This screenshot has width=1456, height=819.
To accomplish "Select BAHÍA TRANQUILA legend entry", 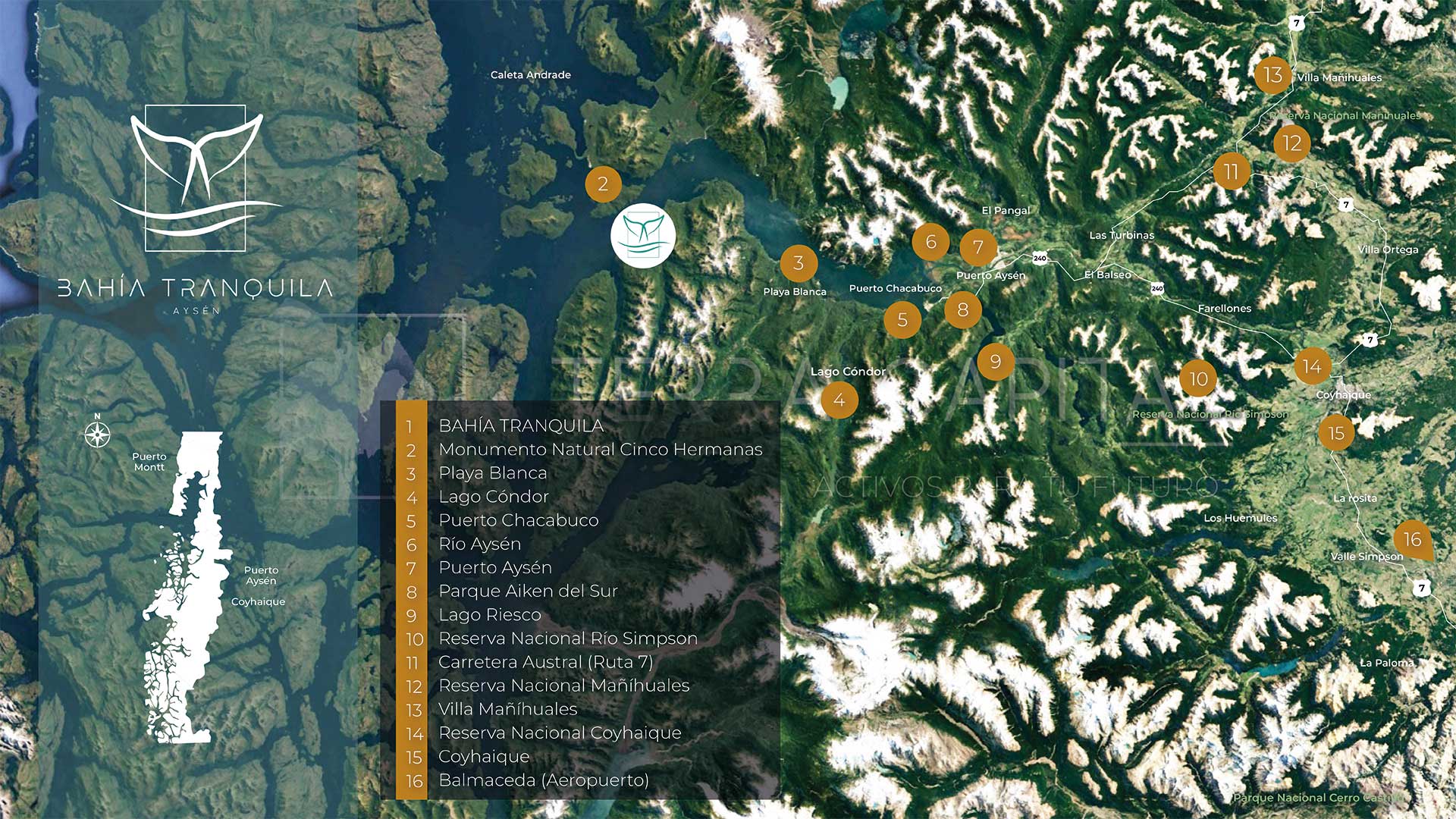I will [x=521, y=426].
